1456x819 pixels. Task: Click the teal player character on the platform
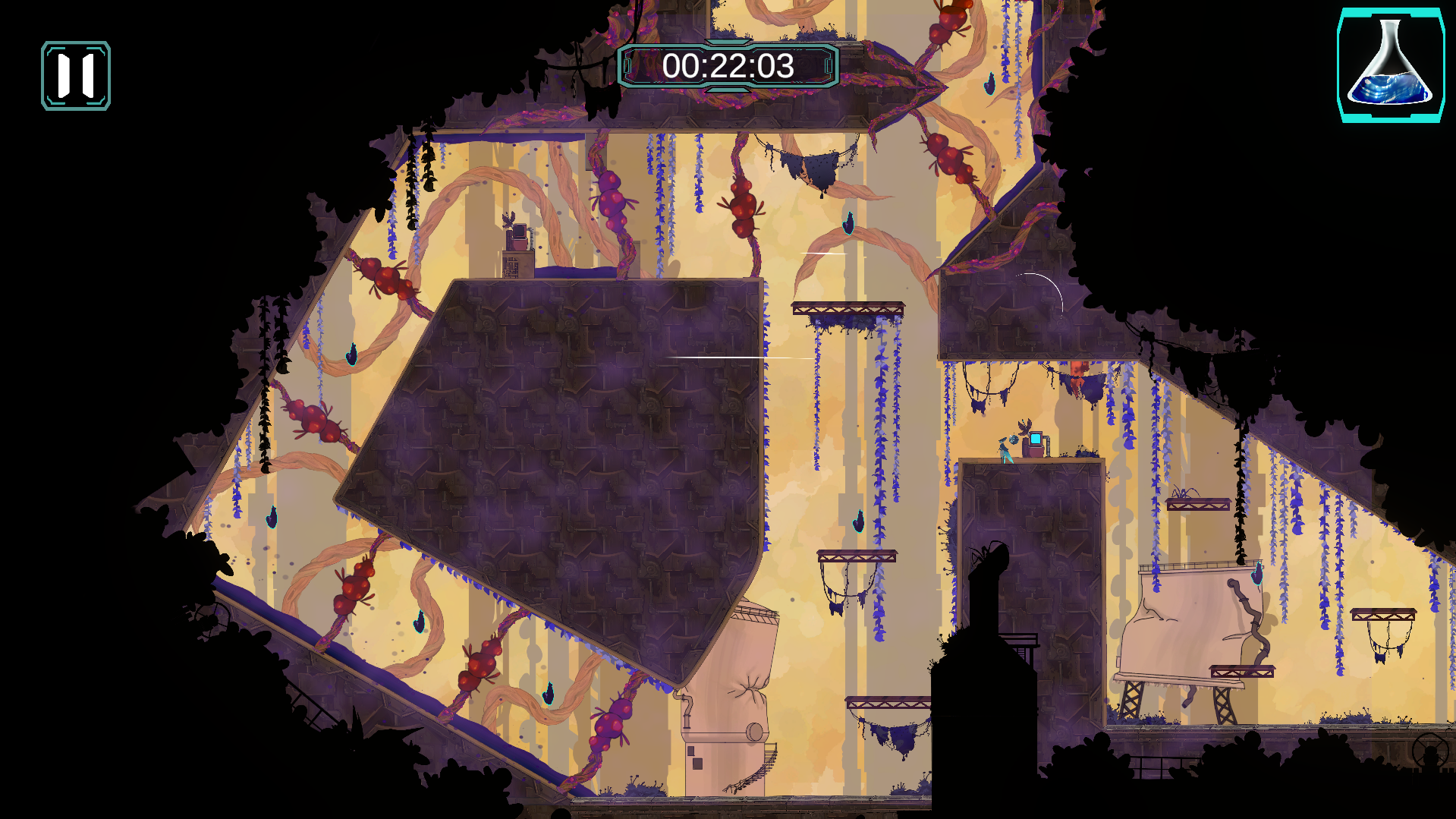pyautogui.click(x=1003, y=449)
